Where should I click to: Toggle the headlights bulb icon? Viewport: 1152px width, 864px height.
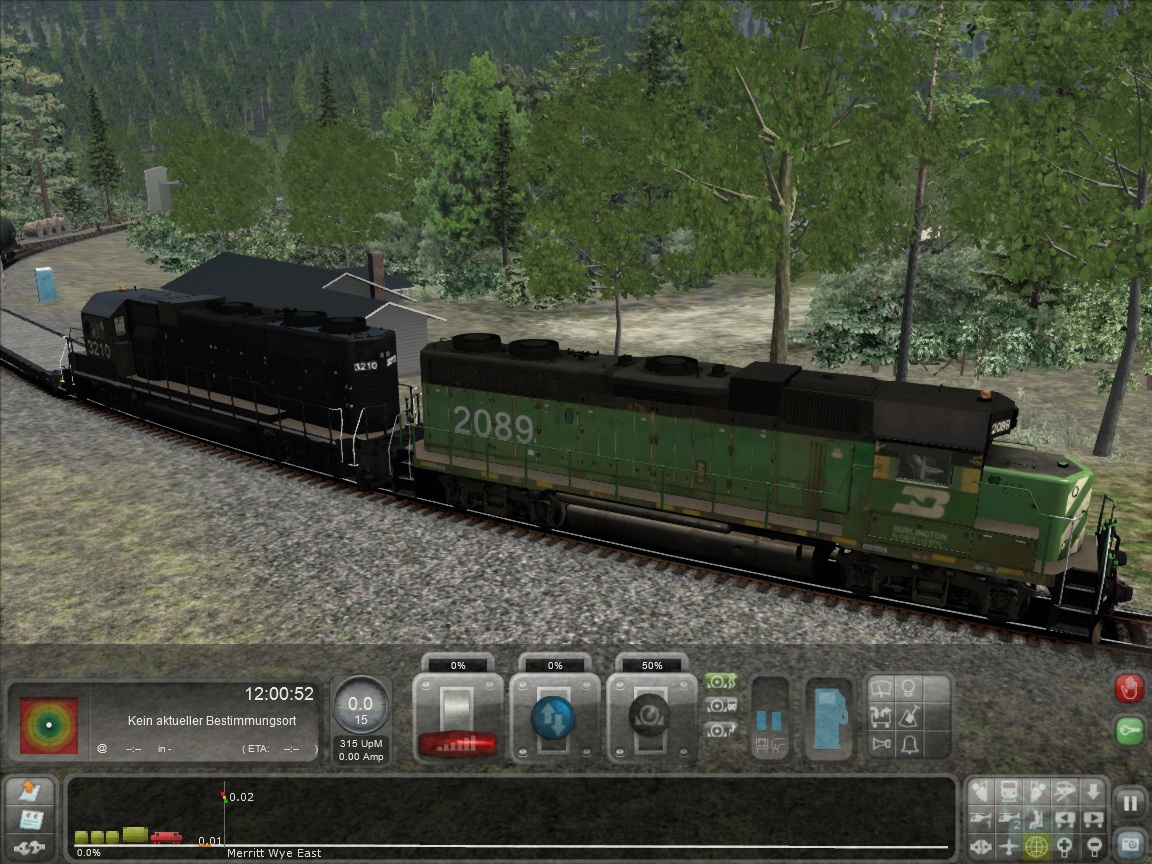click(x=908, y=688)
